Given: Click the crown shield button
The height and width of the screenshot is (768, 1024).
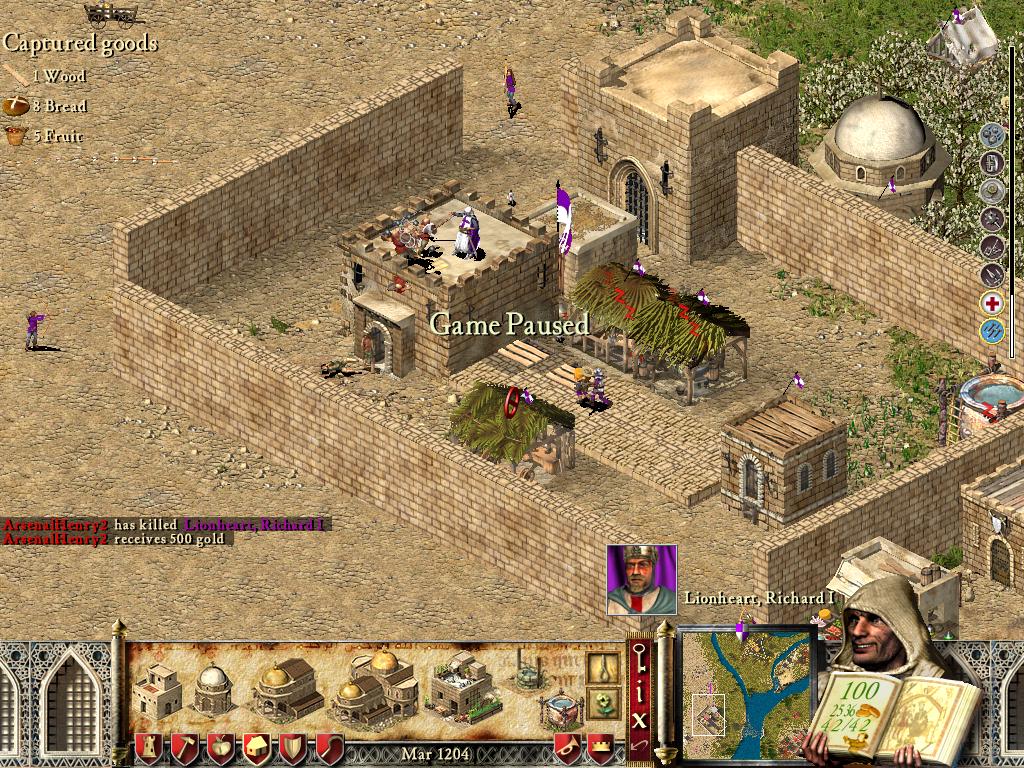Looking at the screenshot, I should [600, 747].
